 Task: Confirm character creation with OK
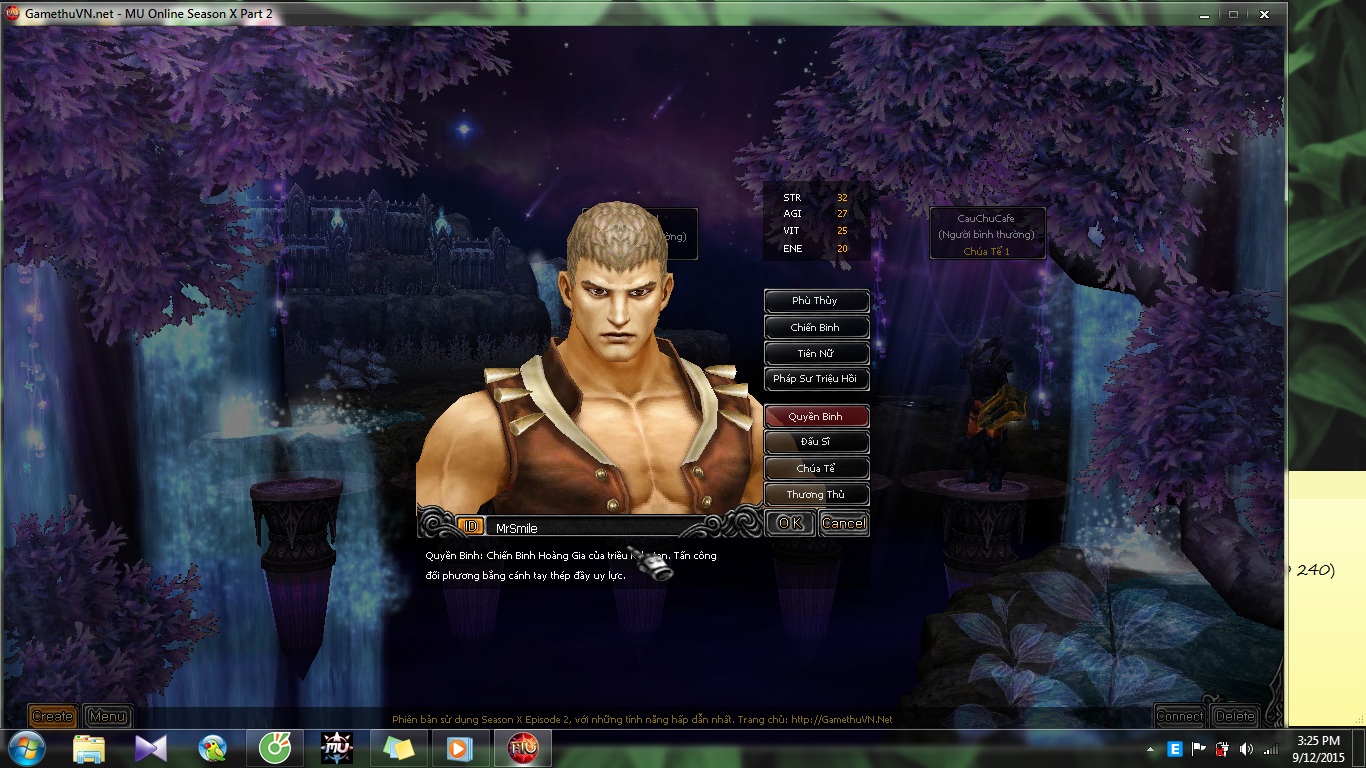click(790, 523)
